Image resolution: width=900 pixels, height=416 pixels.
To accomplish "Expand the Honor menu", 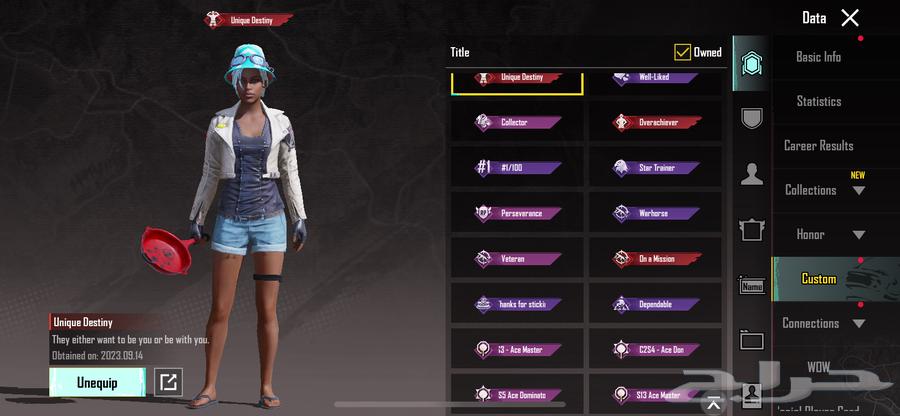I will click(x=824, y=235).
